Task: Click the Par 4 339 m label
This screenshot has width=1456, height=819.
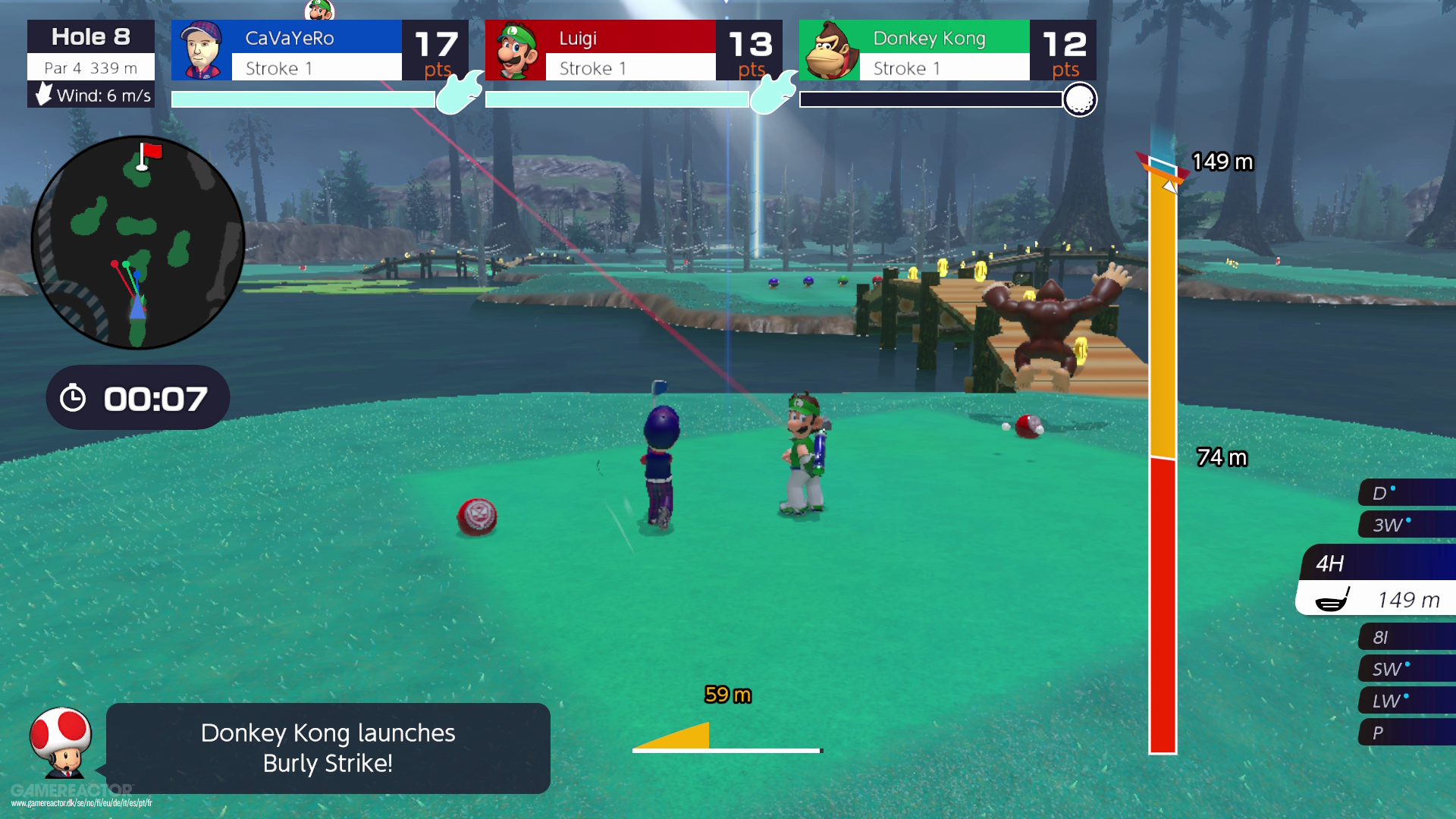Action: (x=90, y=67)
